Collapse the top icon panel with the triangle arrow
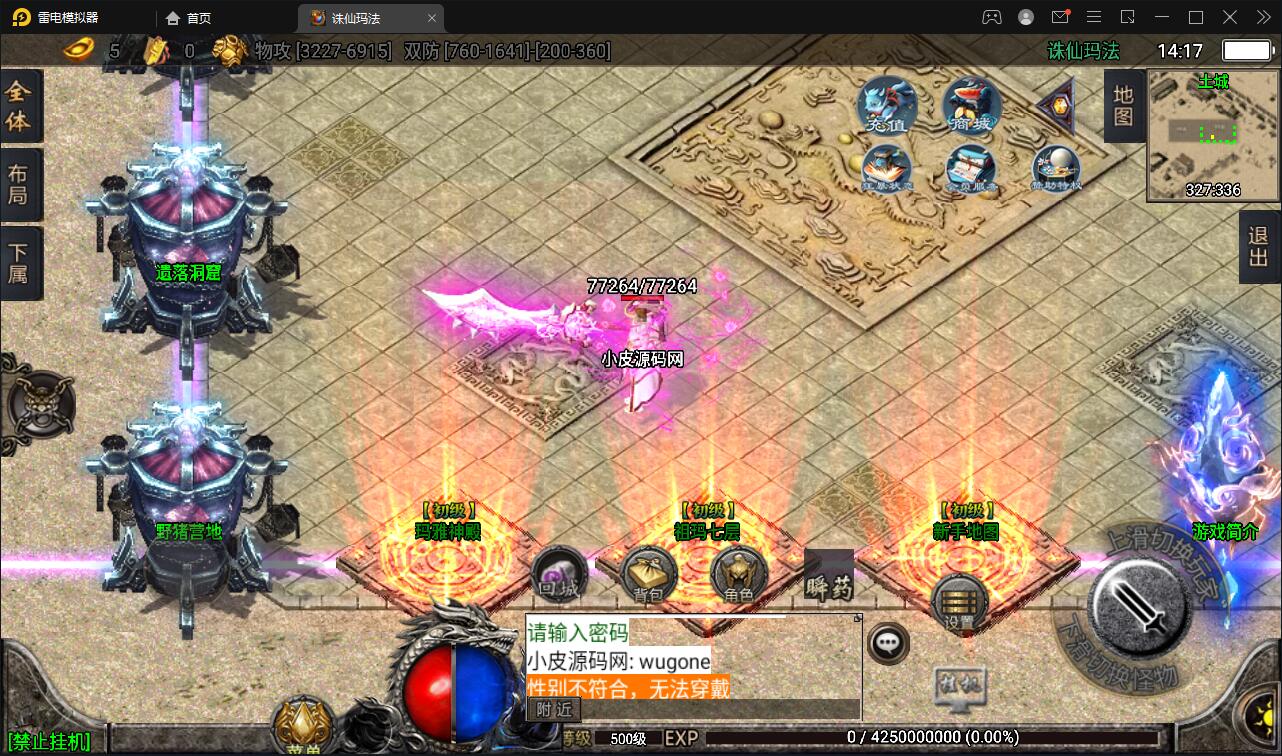Viewport: 1282px width, 756px height. coord(1056,104)
